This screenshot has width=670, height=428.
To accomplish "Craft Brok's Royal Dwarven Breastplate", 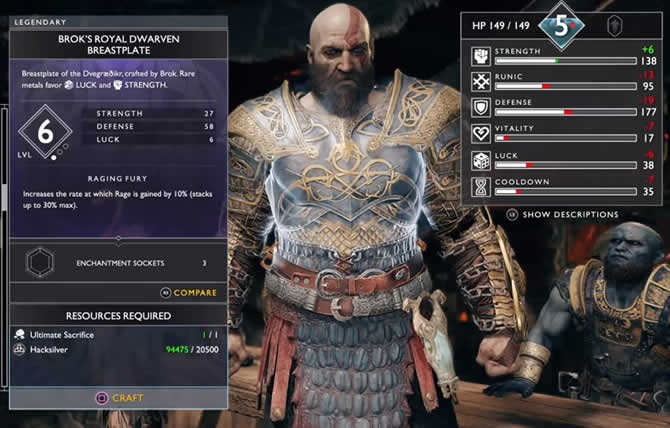I will [x=118, y=397].
